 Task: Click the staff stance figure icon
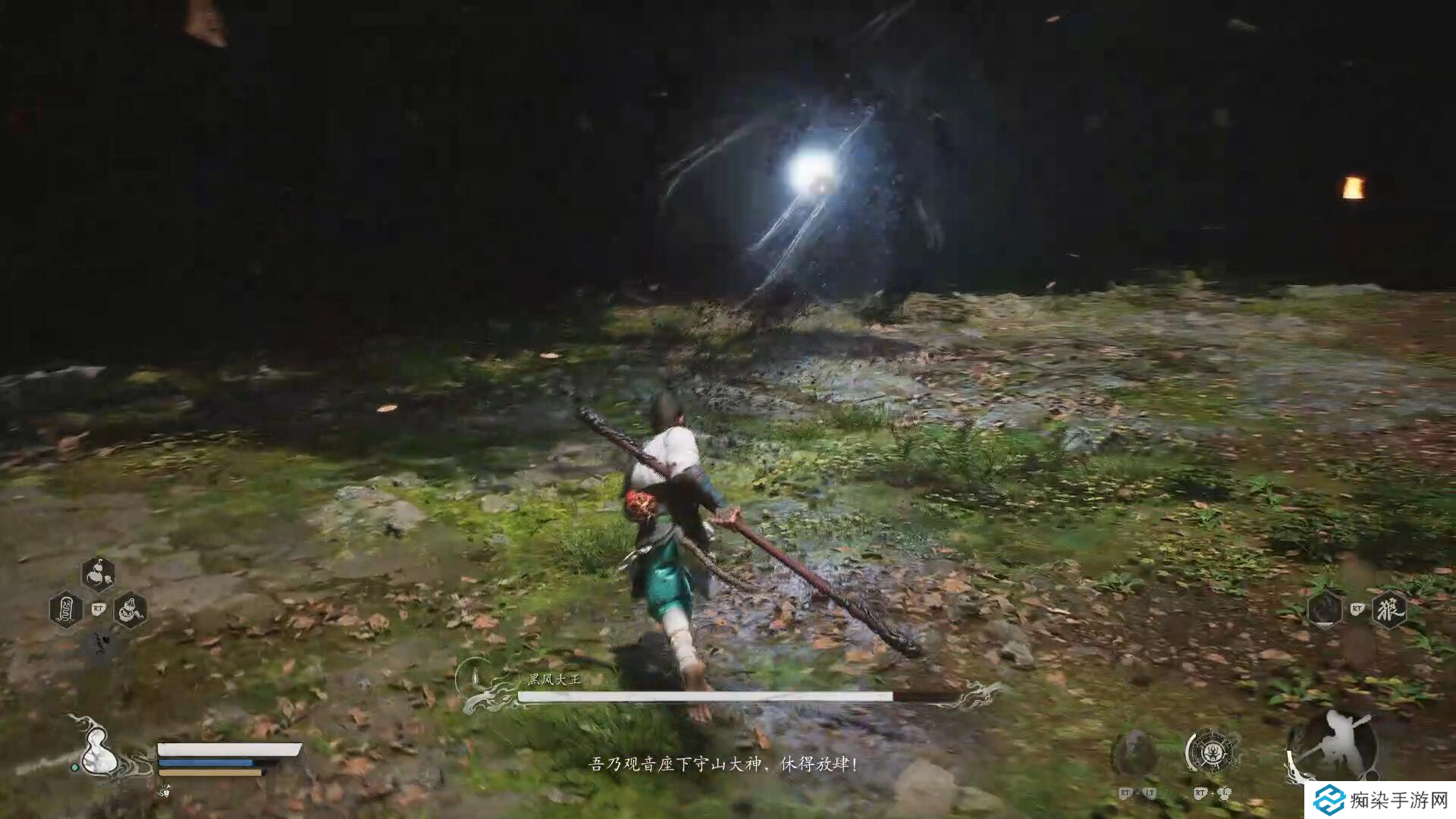[x=1334, y=745]
